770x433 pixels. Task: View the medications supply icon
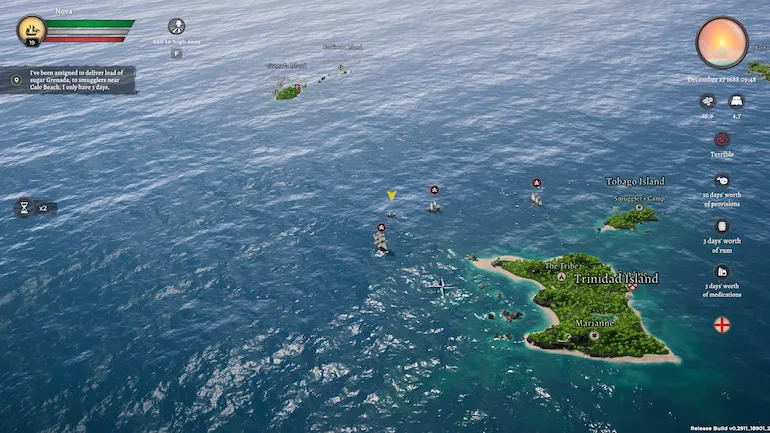721,272
